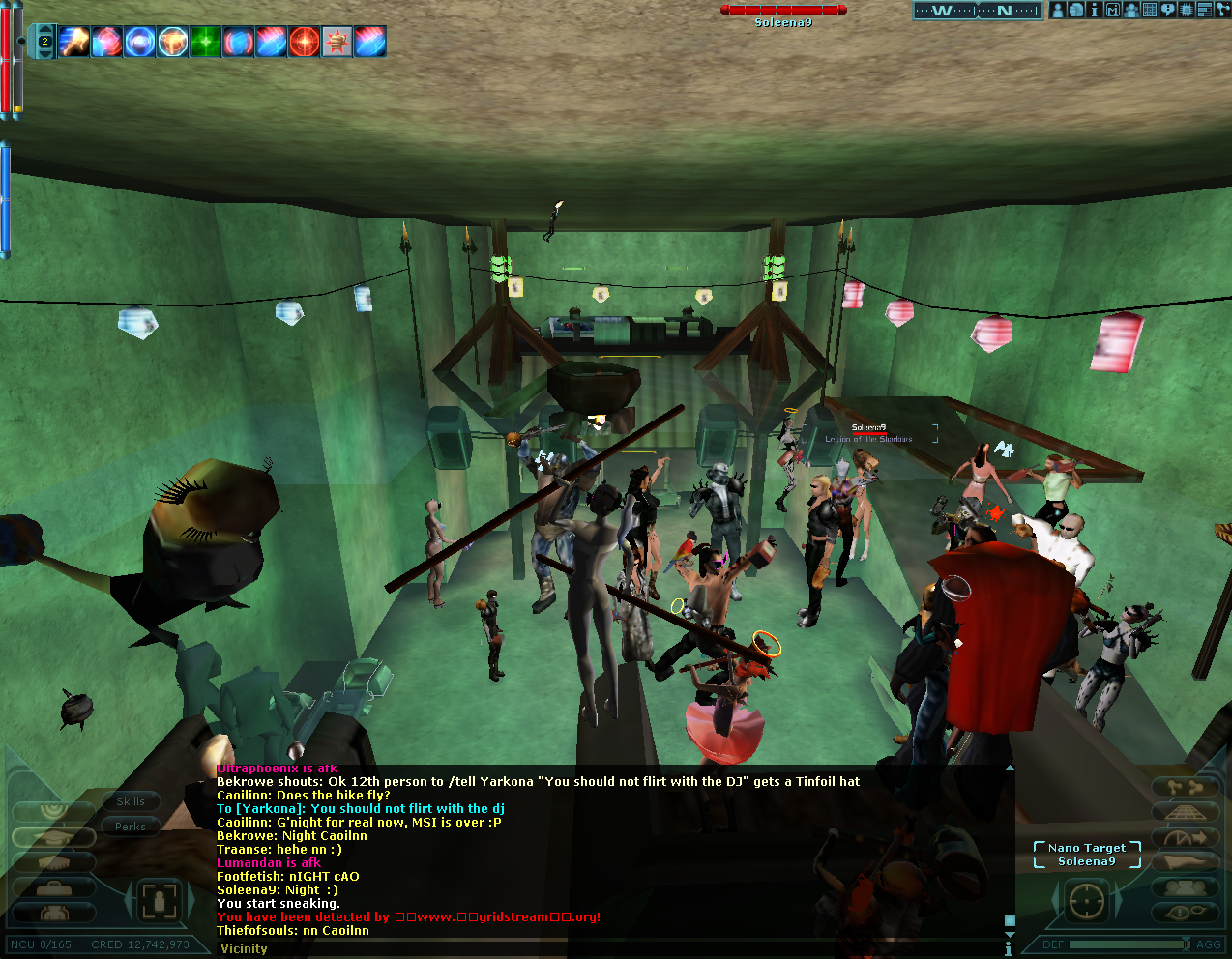
Task: Activate the red target reticle ability
Action: [x=304, y=42]
